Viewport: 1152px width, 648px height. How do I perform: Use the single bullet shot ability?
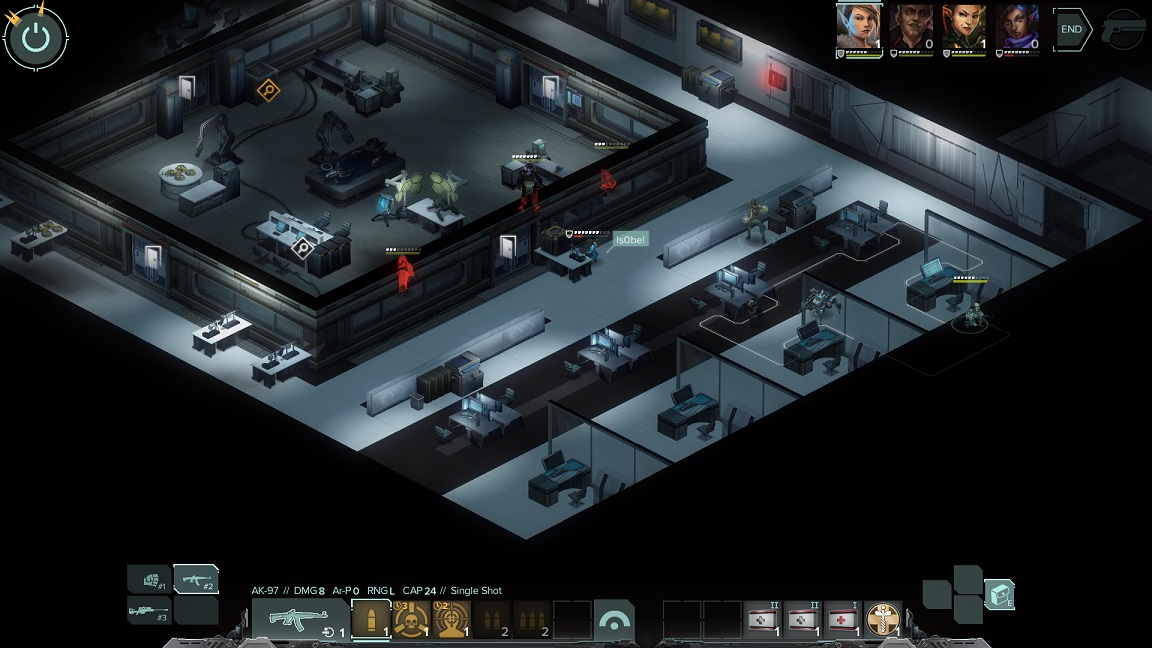point(371,619)
